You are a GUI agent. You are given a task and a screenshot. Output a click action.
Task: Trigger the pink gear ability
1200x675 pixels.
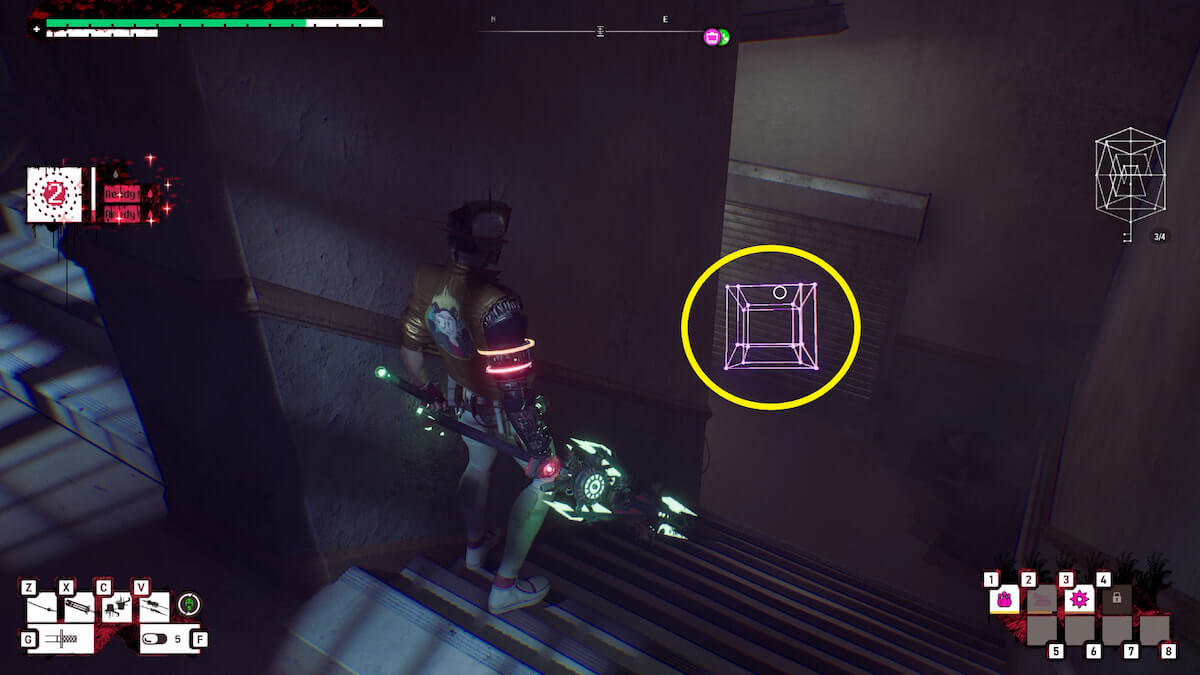[x=1078, y=600]
